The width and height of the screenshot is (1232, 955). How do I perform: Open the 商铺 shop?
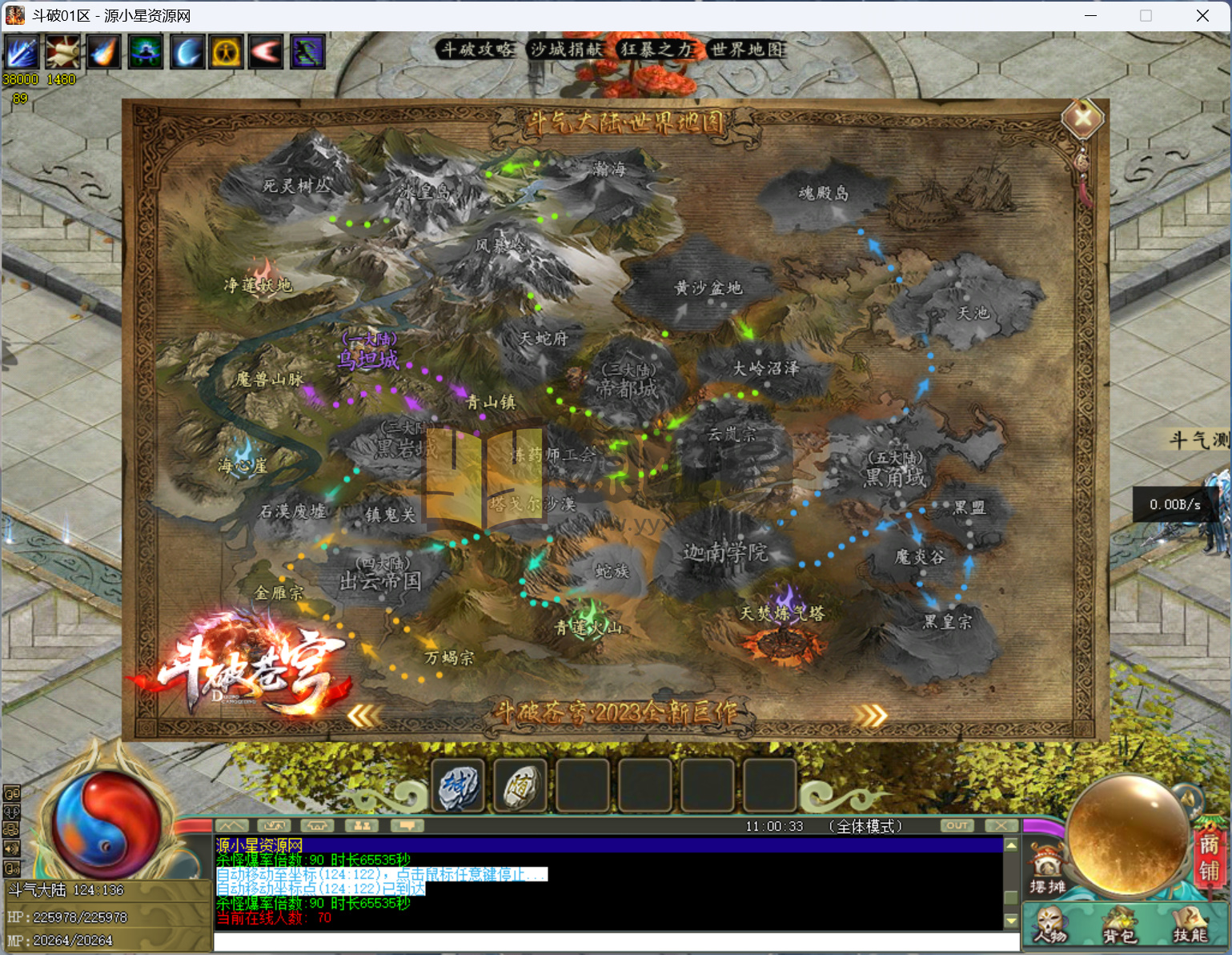(x=1209, y=857)
